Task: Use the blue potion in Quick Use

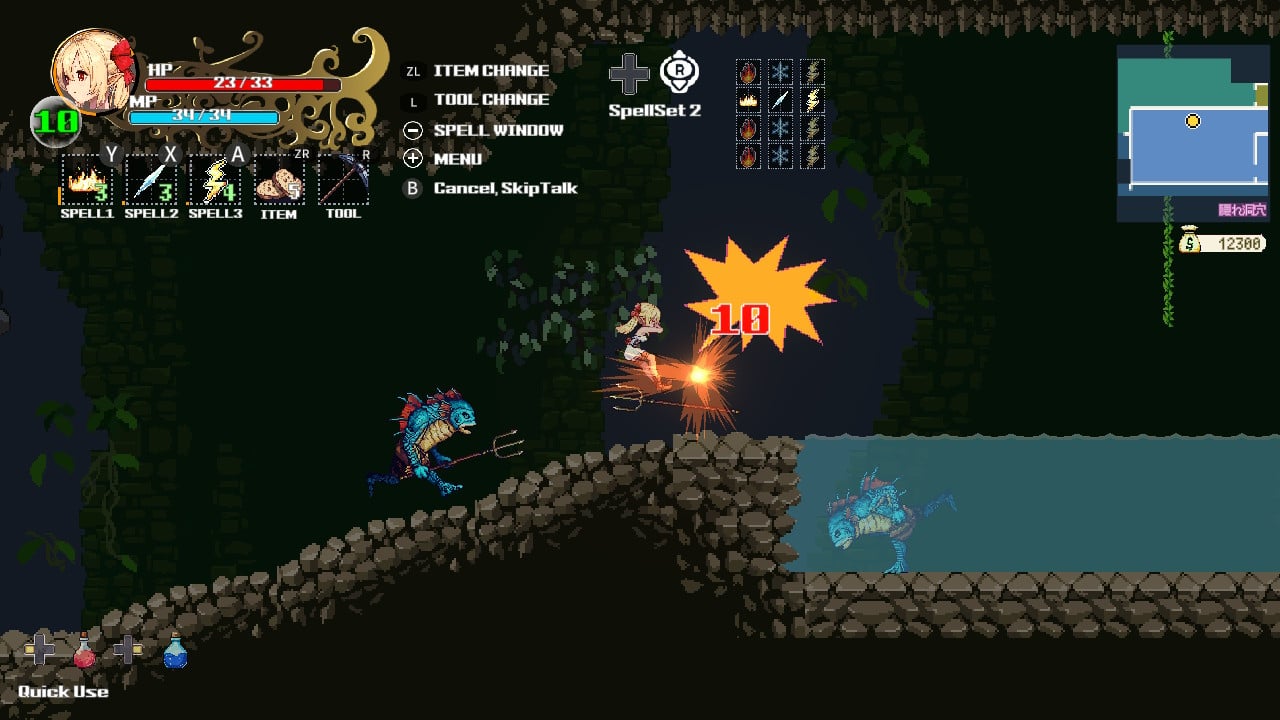Action: click(x=175, y=651)
